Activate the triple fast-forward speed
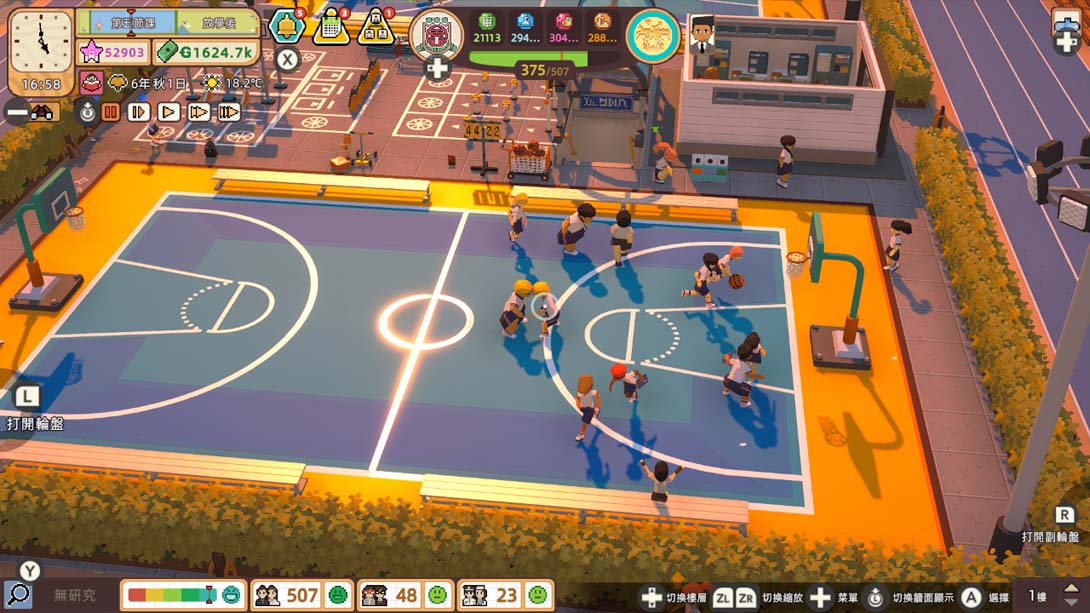 (x=229, y=112)
